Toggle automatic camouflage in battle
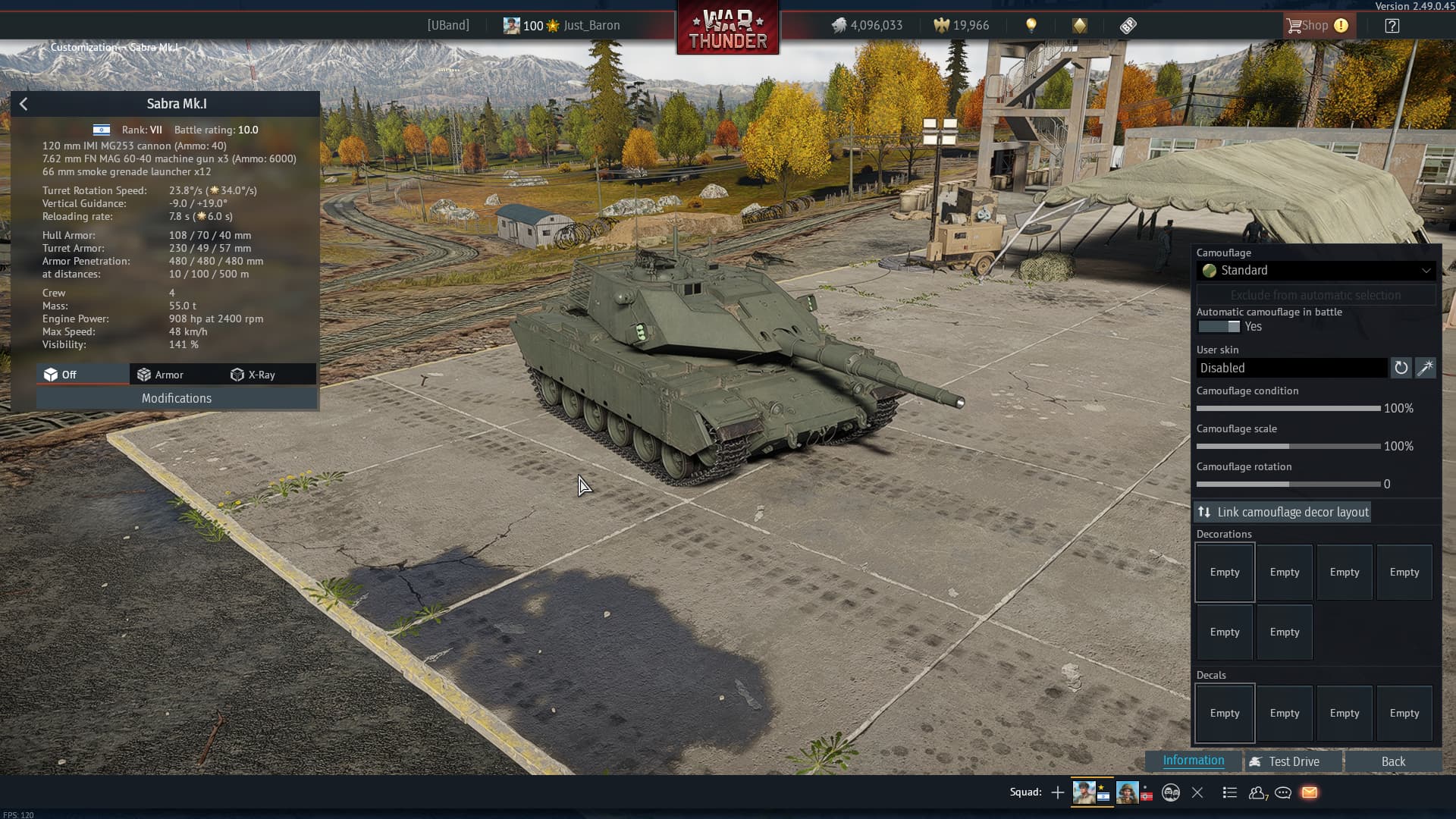1456x819 pixels. pos(1218,327)
